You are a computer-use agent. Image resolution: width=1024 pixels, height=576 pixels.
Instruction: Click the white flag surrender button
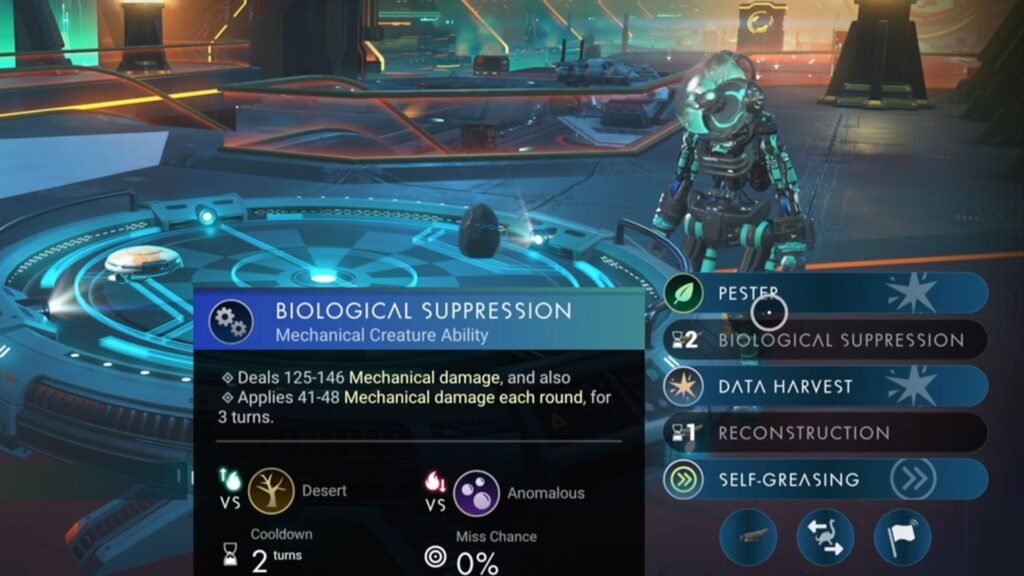(x=902, y=537)
